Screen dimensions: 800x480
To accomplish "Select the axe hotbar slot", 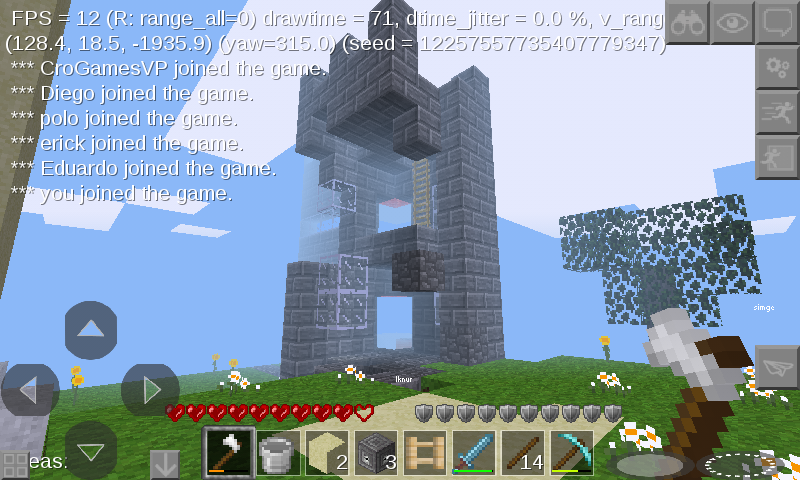I will [x=228, y=453].
